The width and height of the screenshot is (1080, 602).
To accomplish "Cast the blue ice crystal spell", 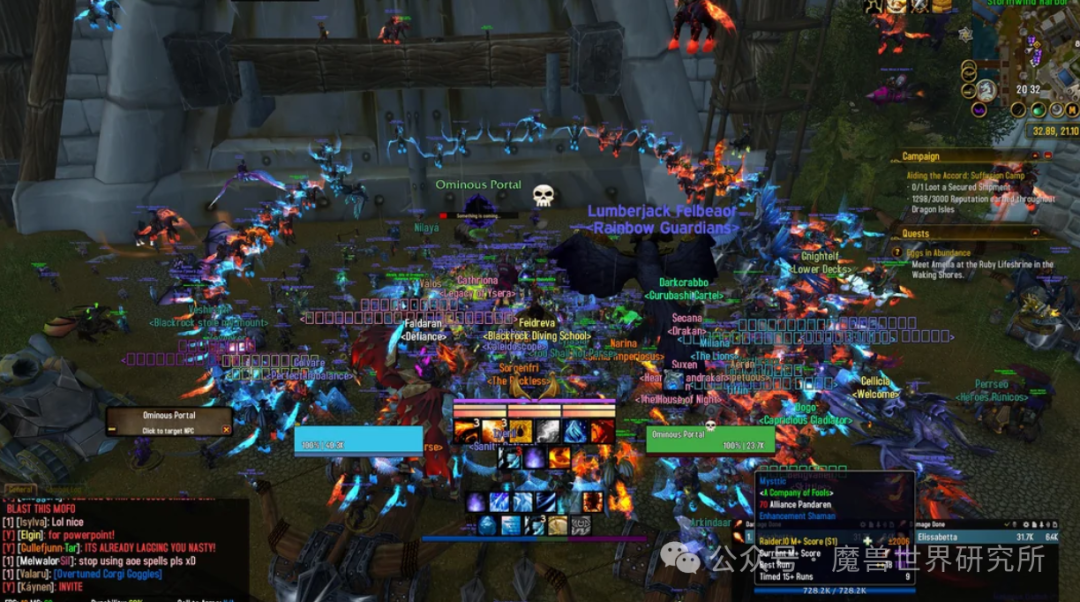I will (574, 430).
